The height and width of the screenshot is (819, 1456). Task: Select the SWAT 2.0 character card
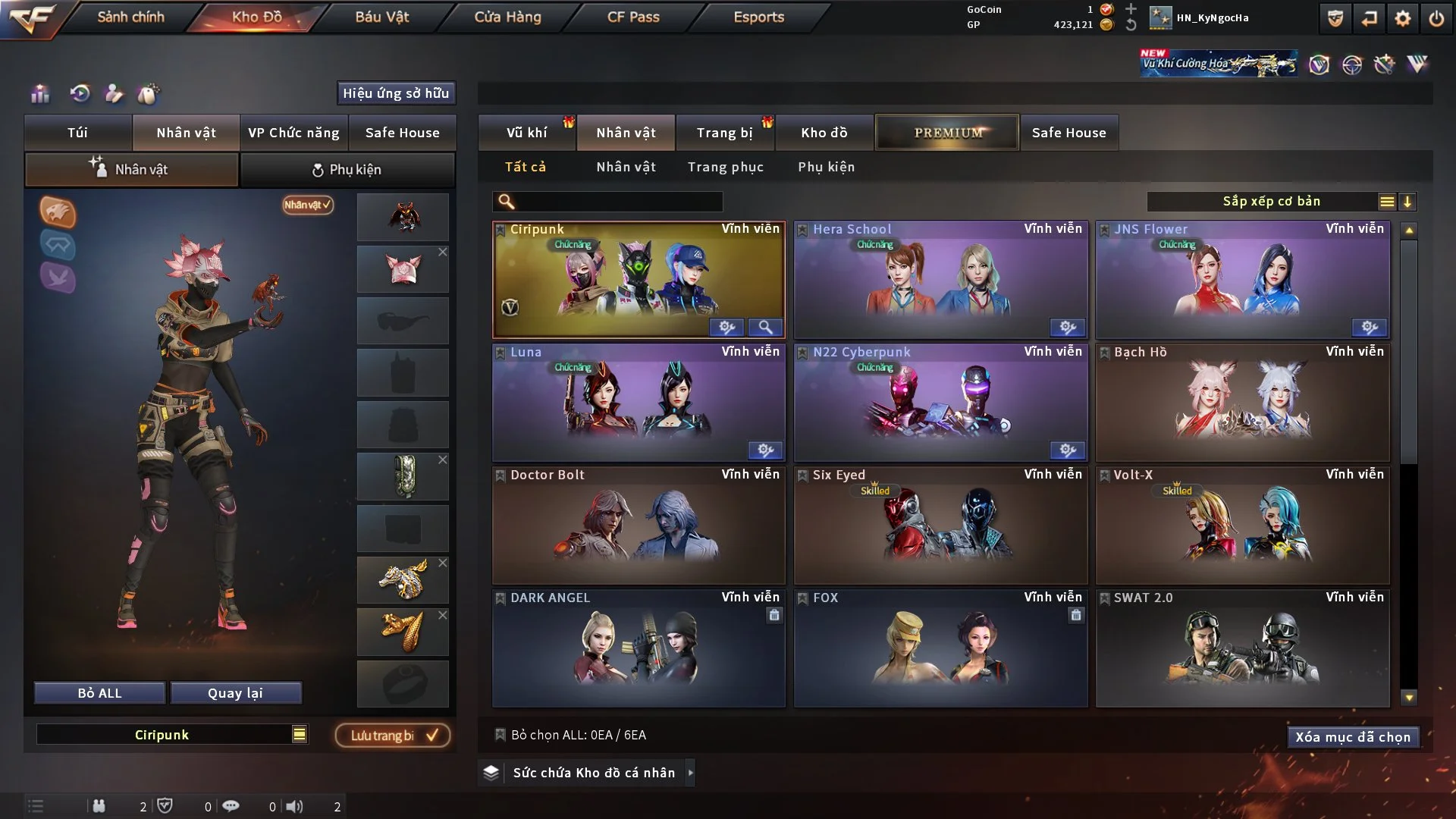(x=1242, y=648)
